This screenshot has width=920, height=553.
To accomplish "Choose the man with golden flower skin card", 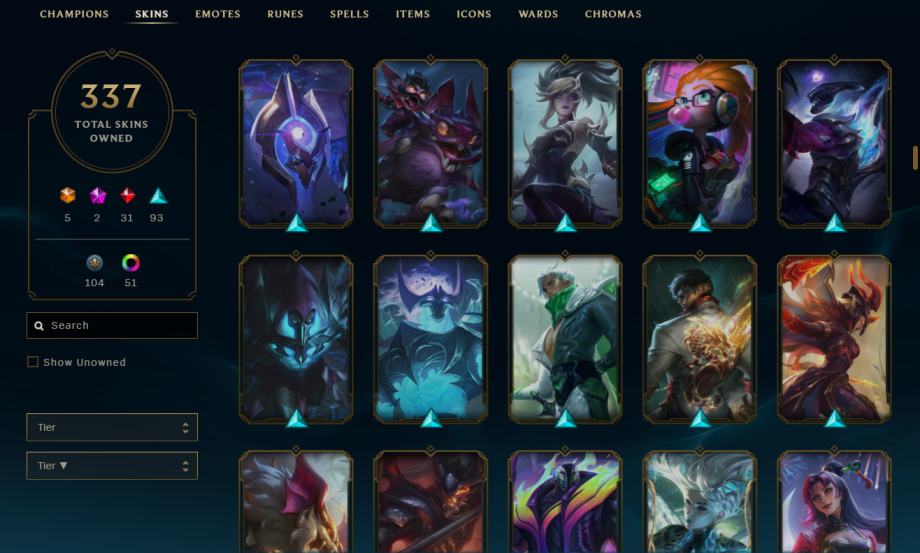I will click(x=699, y=337).
